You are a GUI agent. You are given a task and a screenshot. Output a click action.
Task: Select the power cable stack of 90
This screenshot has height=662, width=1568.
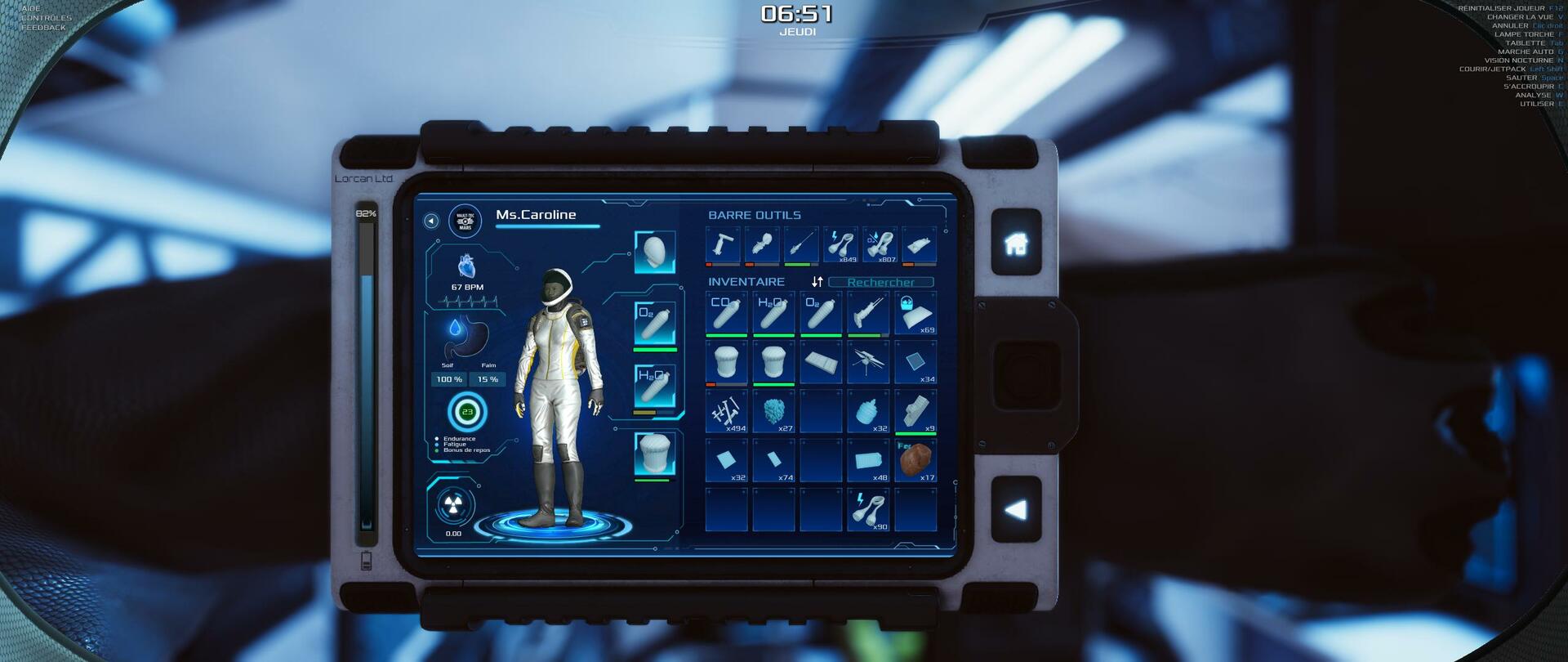(x=868, y=509)
